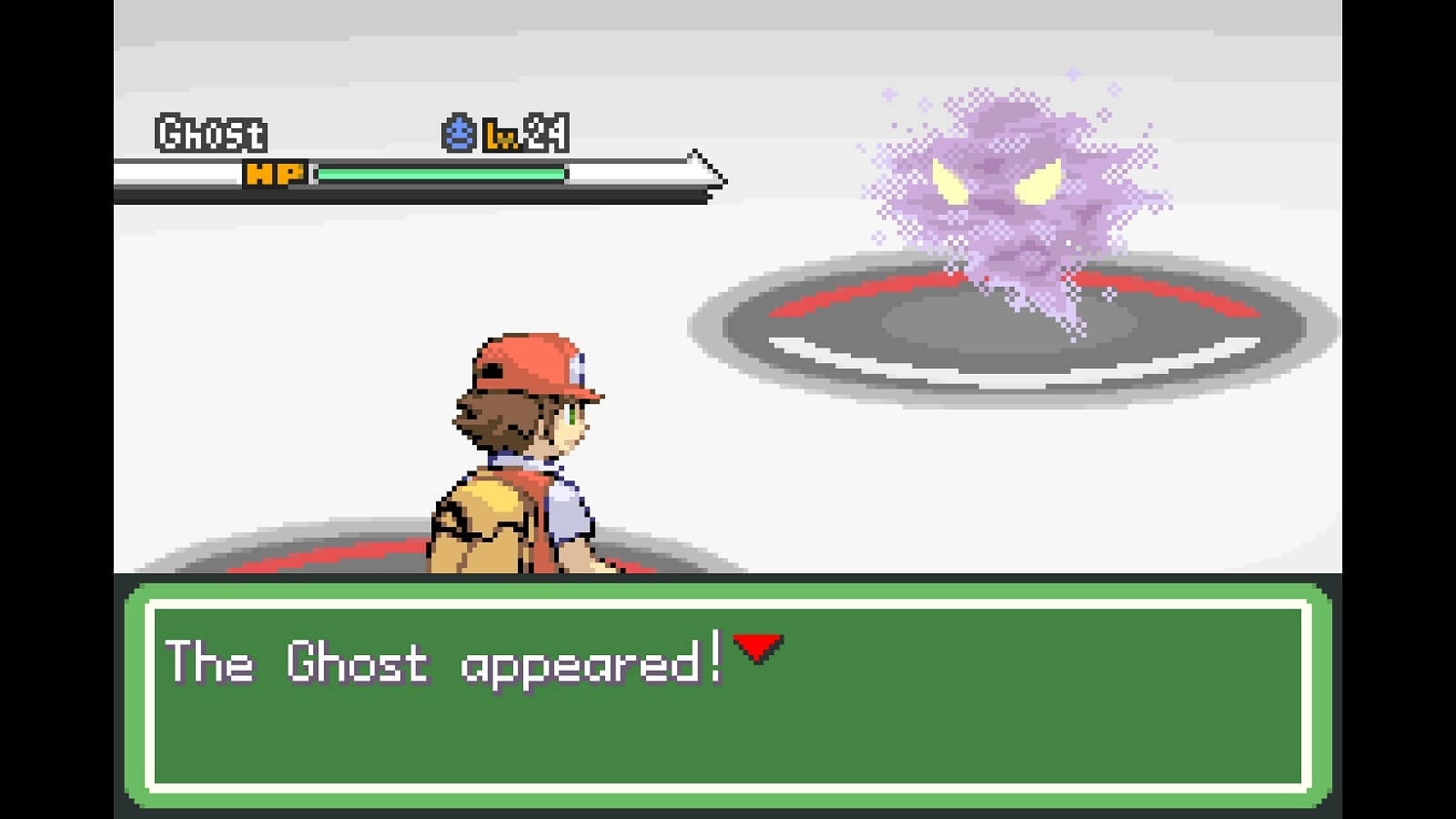Advance the "The Ghost appeared!" message box

728,694
